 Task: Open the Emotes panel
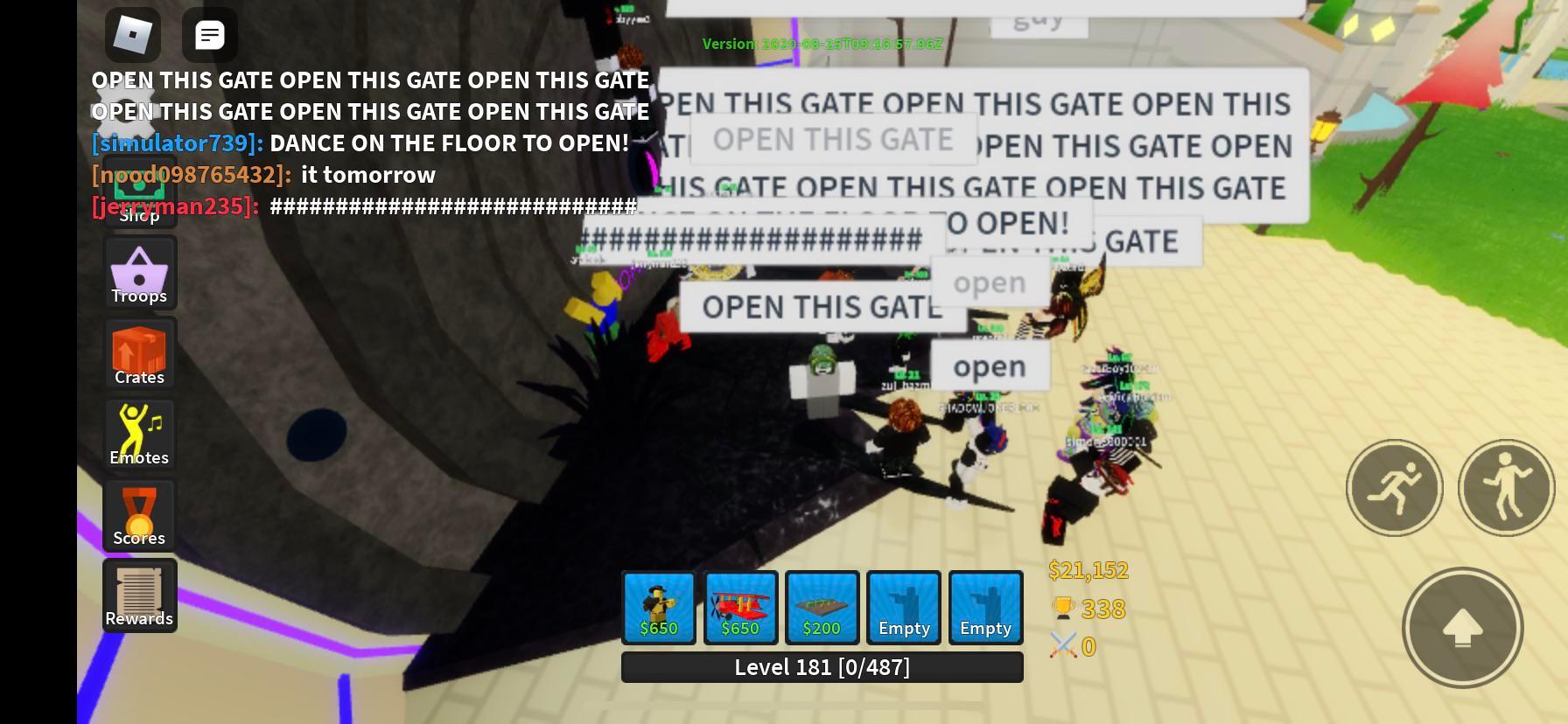[x=139, y=434]
